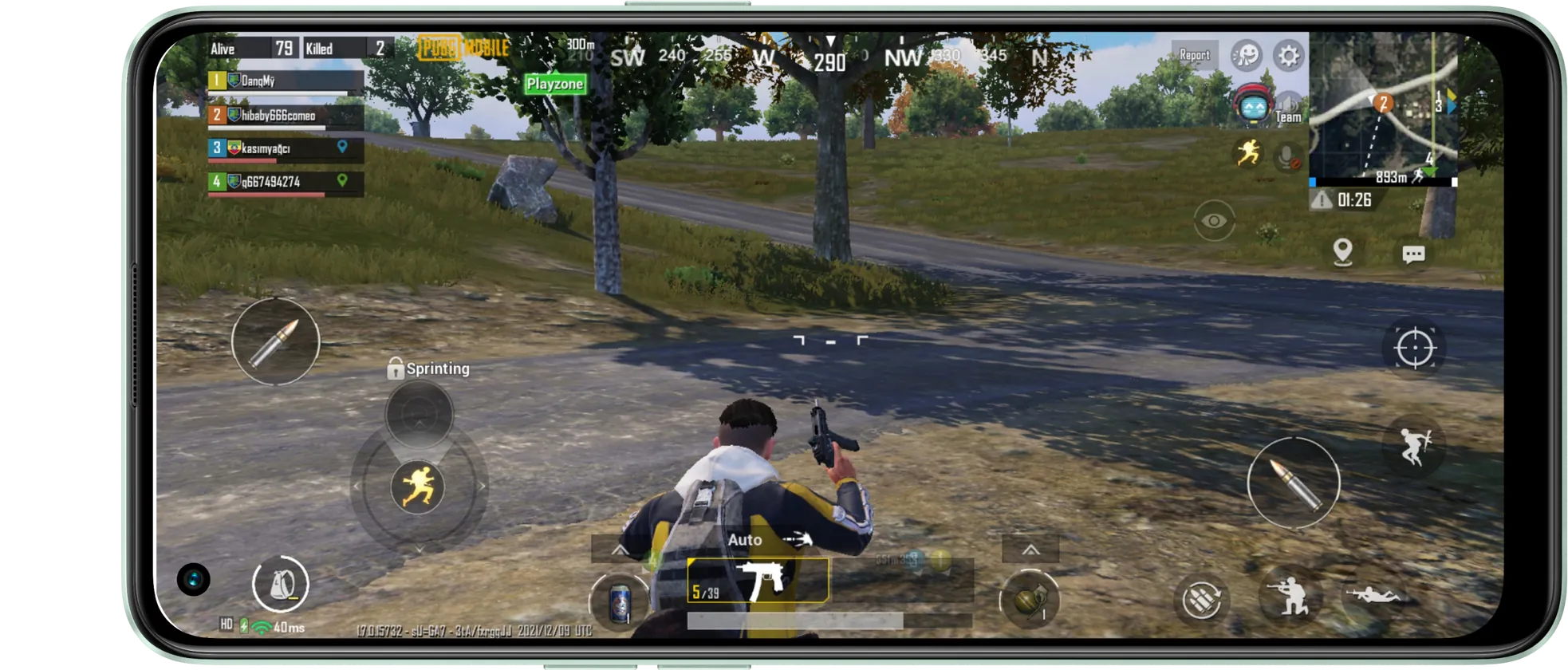1568x670 pixels.
Task: Go prone with the lying soldier icon
Action: [x=1373, y=595]
